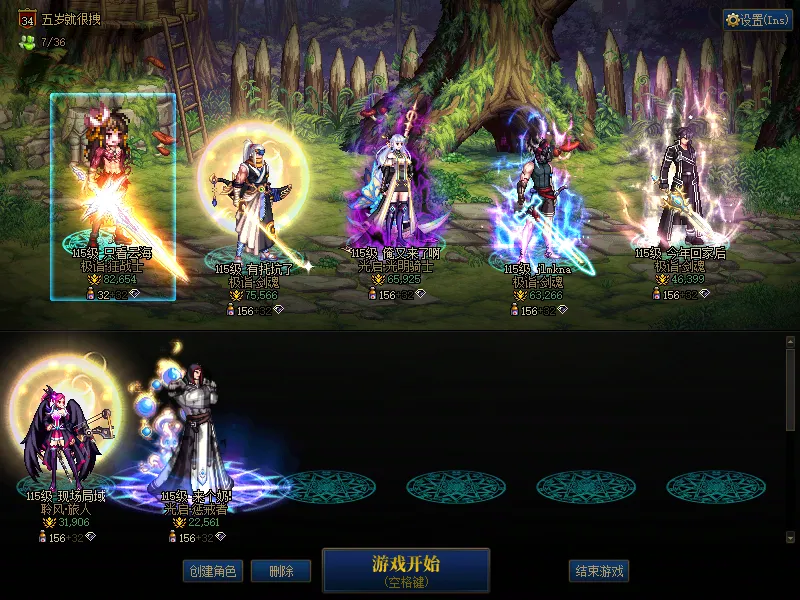800x600 pixels.
Task: Pick the 光启·光明骑士 character 偷又来了啊
Action: 395,200
